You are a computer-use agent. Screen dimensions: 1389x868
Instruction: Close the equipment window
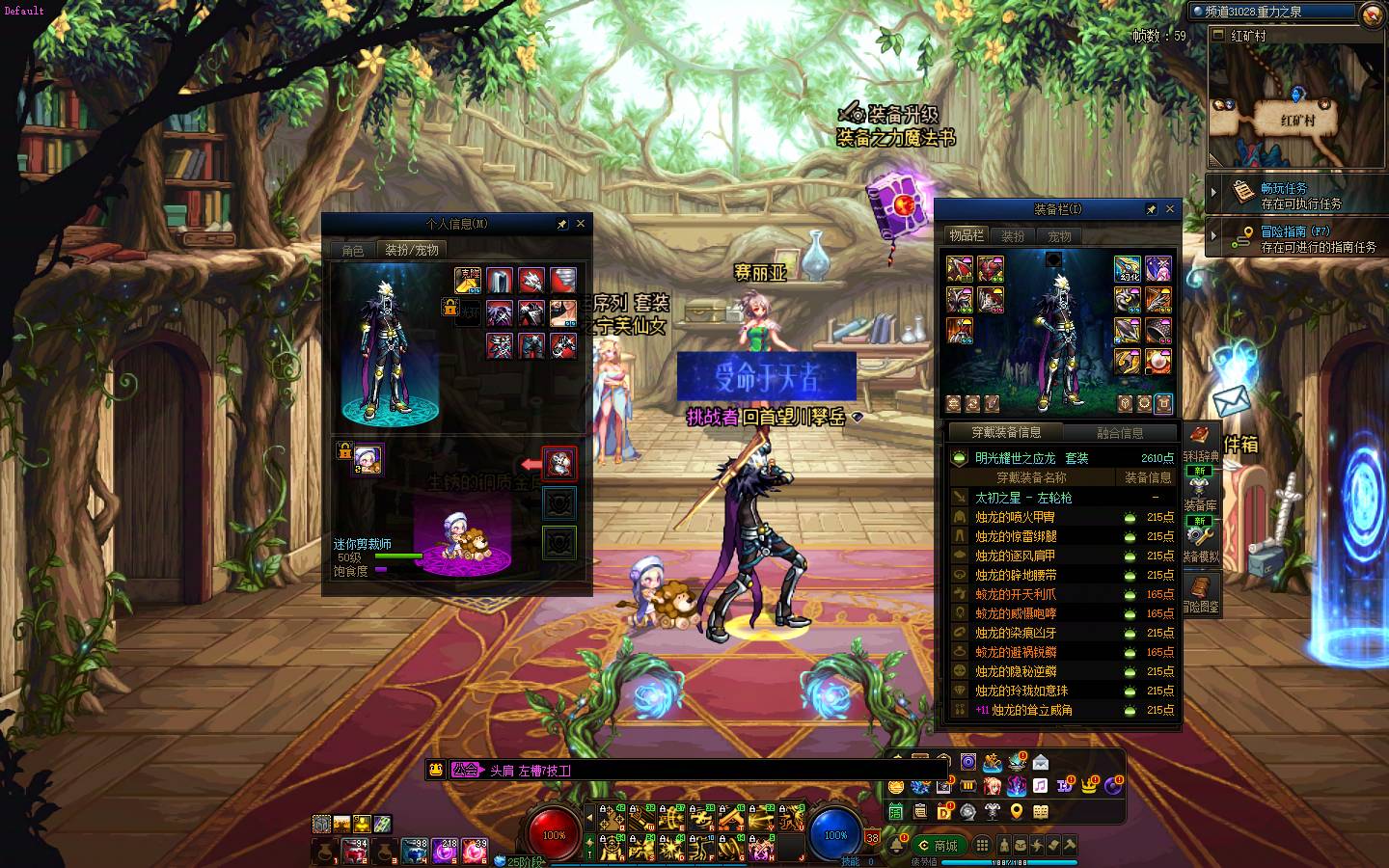pos(1170,208)
